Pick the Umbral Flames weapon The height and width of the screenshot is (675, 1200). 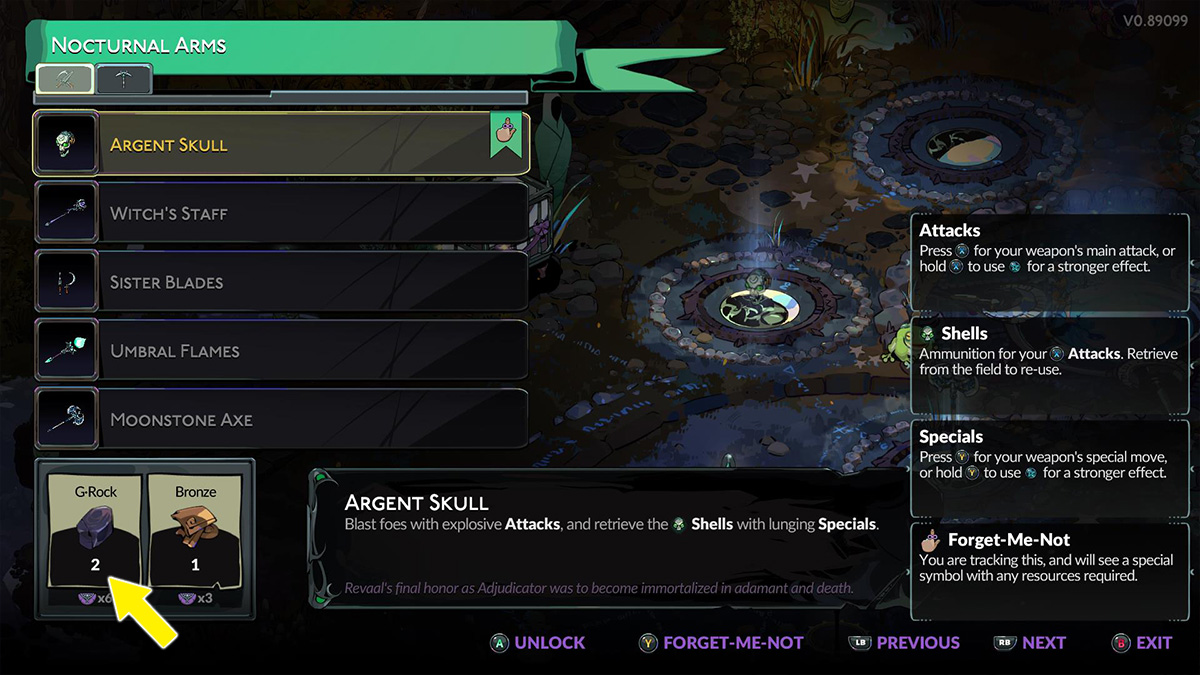click(280, 351)
